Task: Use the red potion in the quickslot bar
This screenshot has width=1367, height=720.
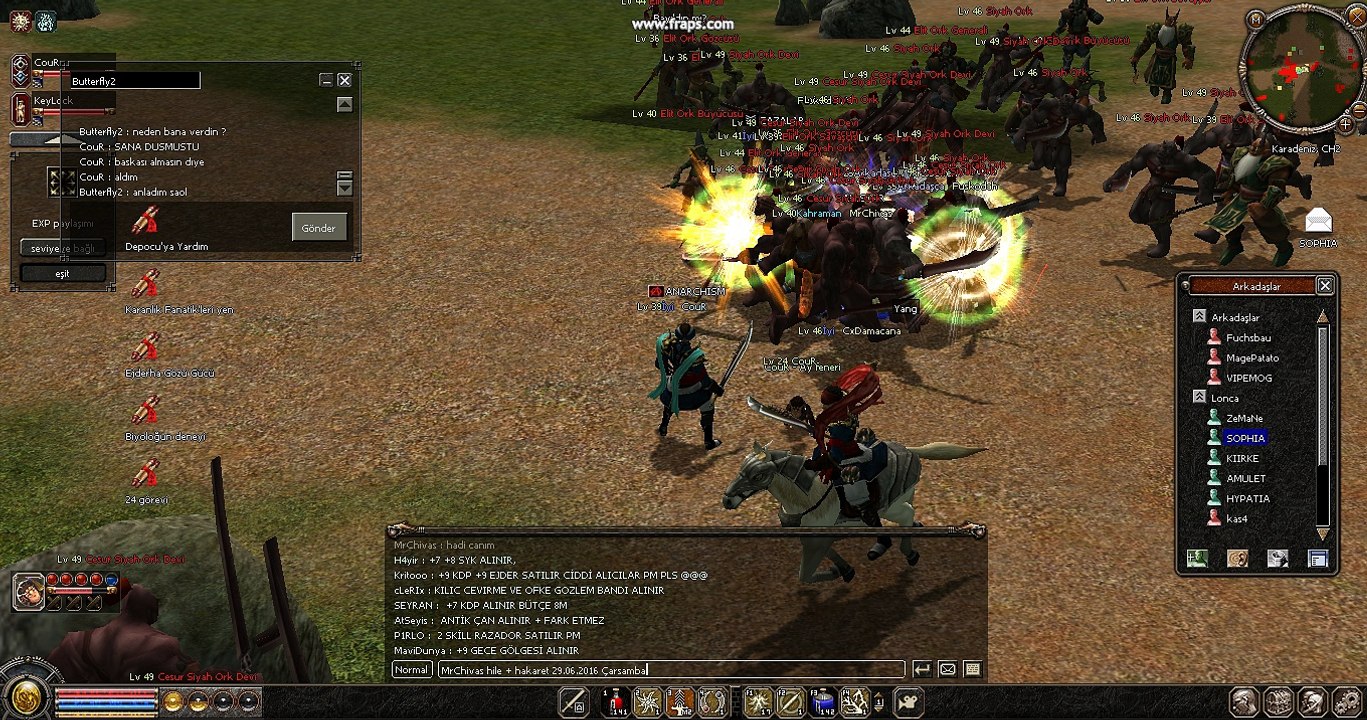Action: click(616, 702)
